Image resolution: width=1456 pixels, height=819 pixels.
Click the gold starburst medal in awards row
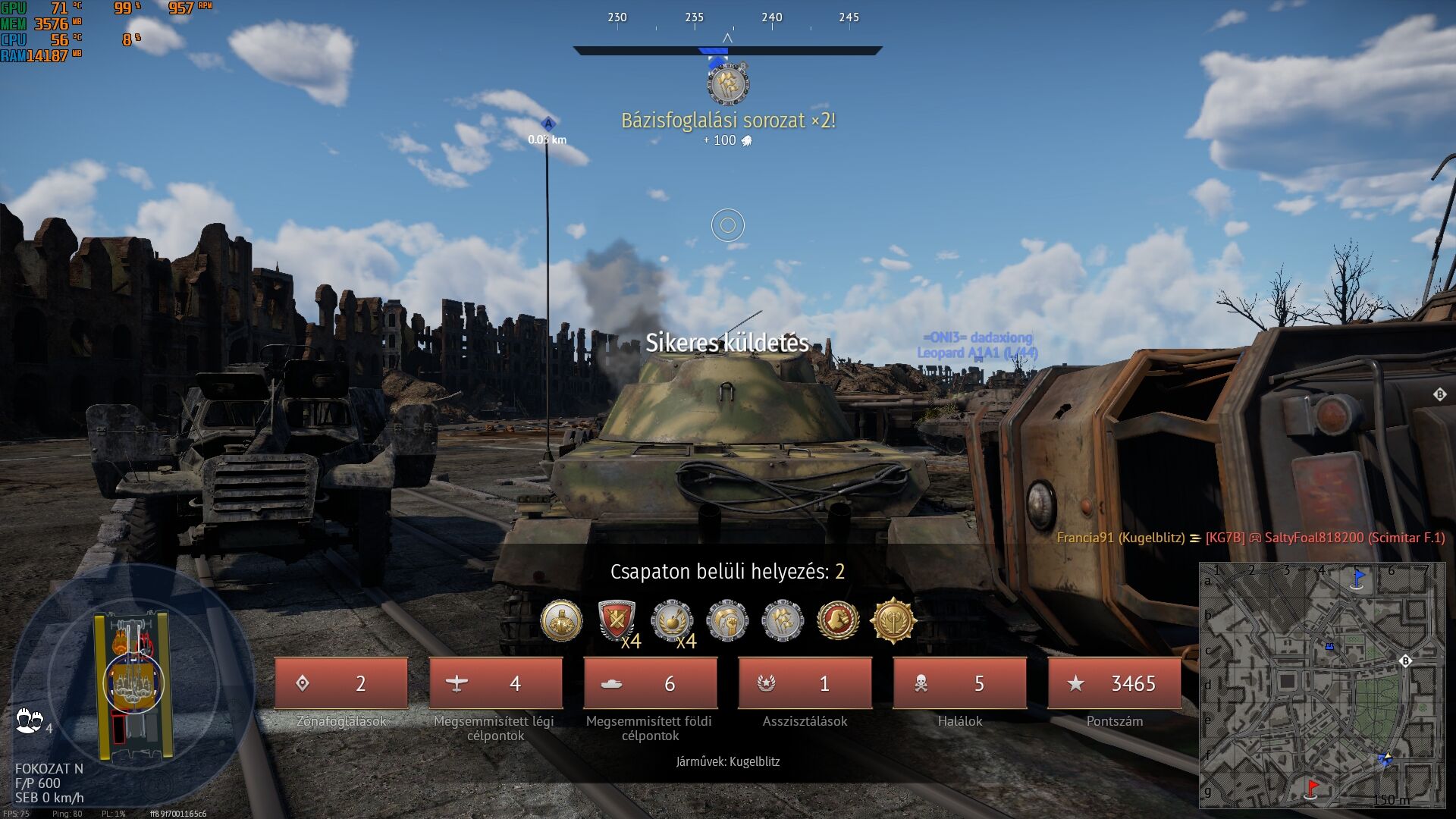tap(893, 621)
